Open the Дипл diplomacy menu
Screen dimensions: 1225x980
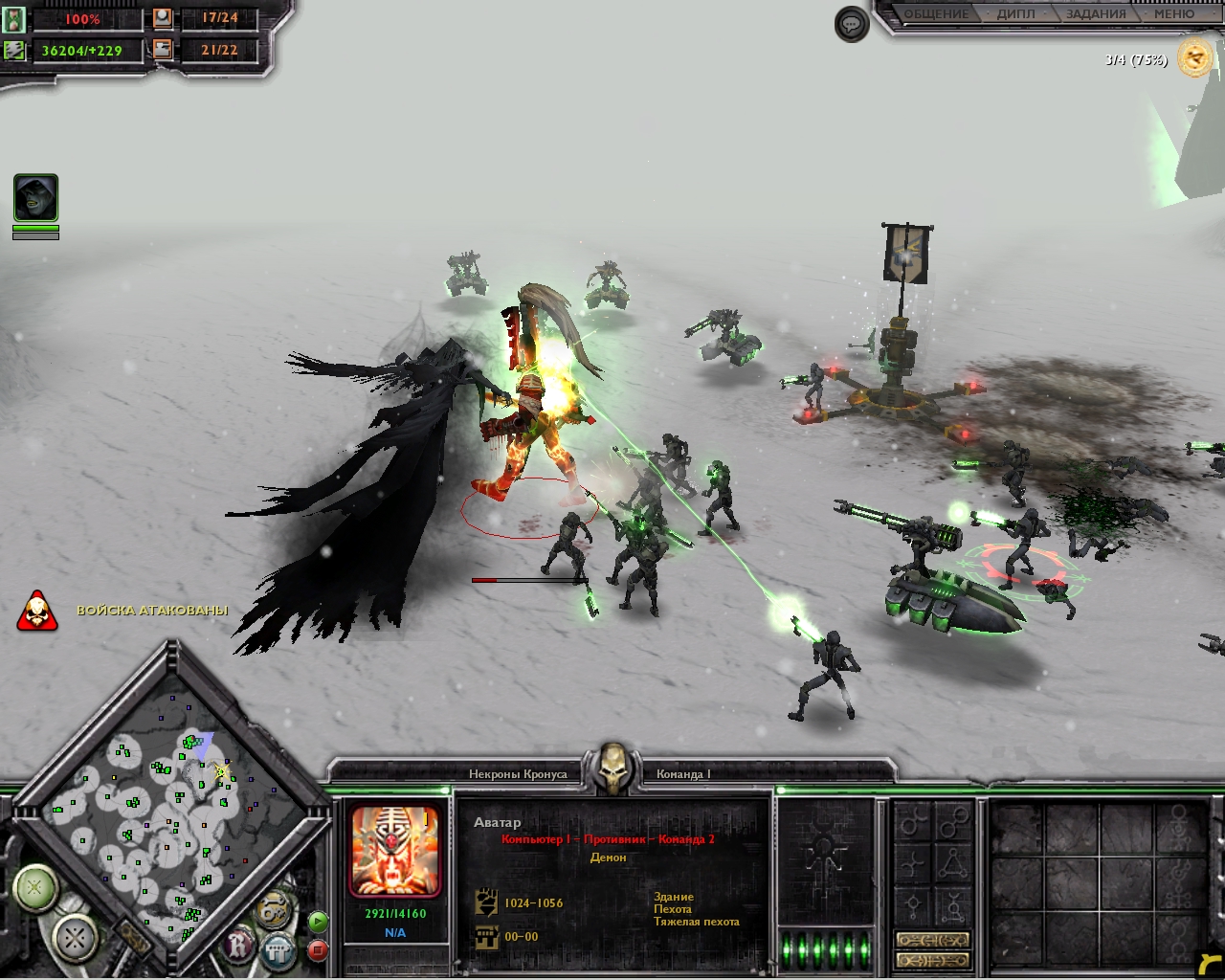[1015, 14]
